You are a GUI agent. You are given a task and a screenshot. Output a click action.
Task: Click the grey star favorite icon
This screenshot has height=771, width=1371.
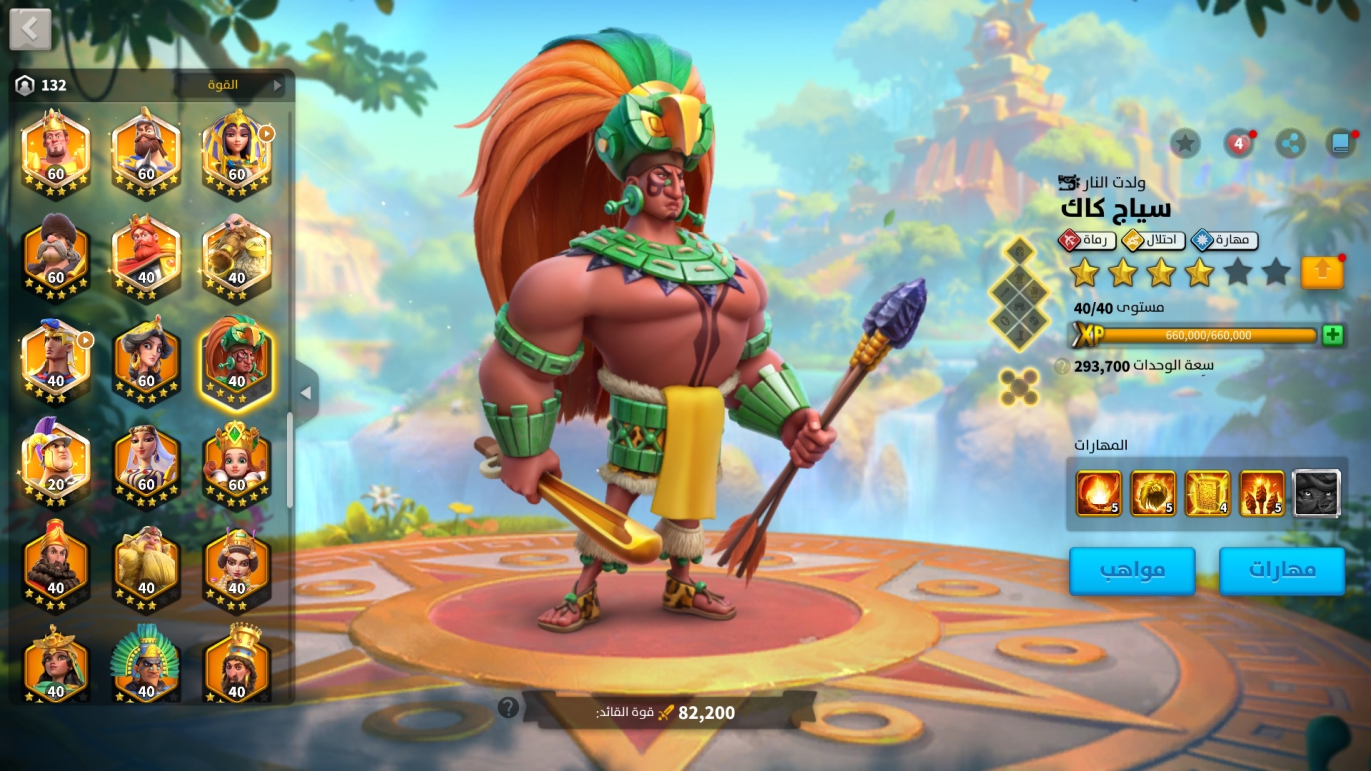coord(1185,143)
